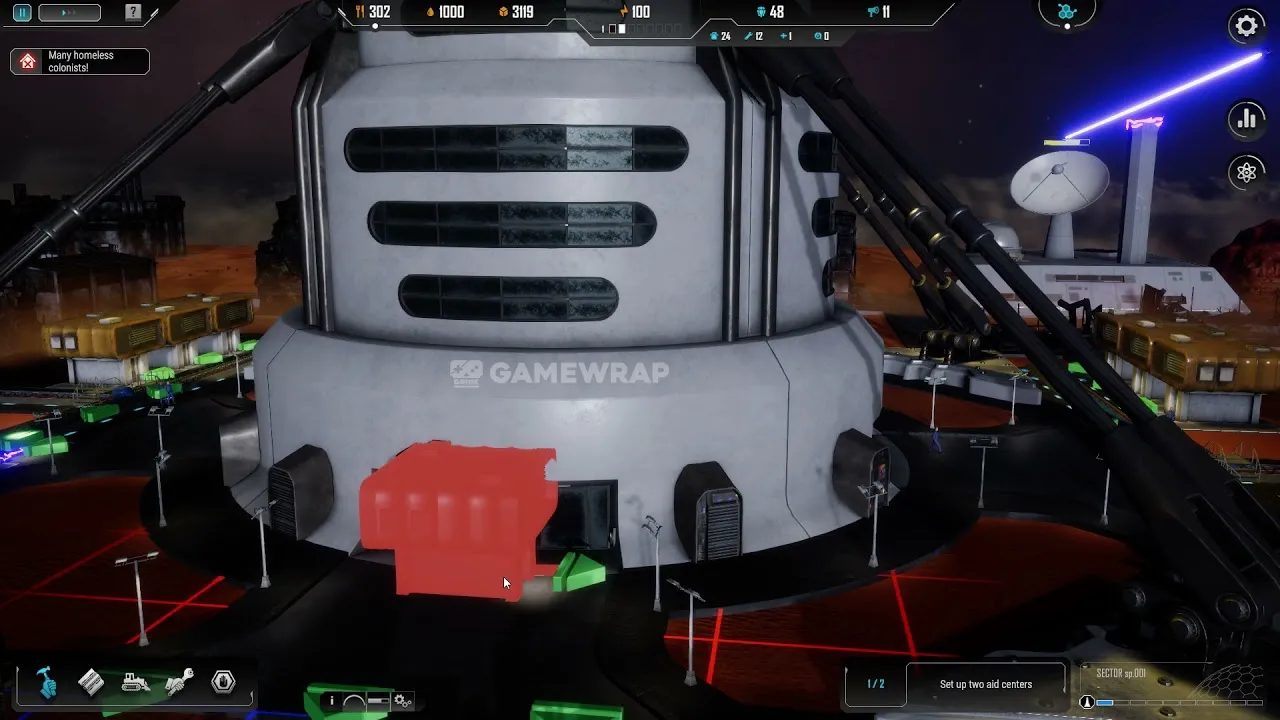
Task: Choose the road tiles tool
Action: click(91, 683)
